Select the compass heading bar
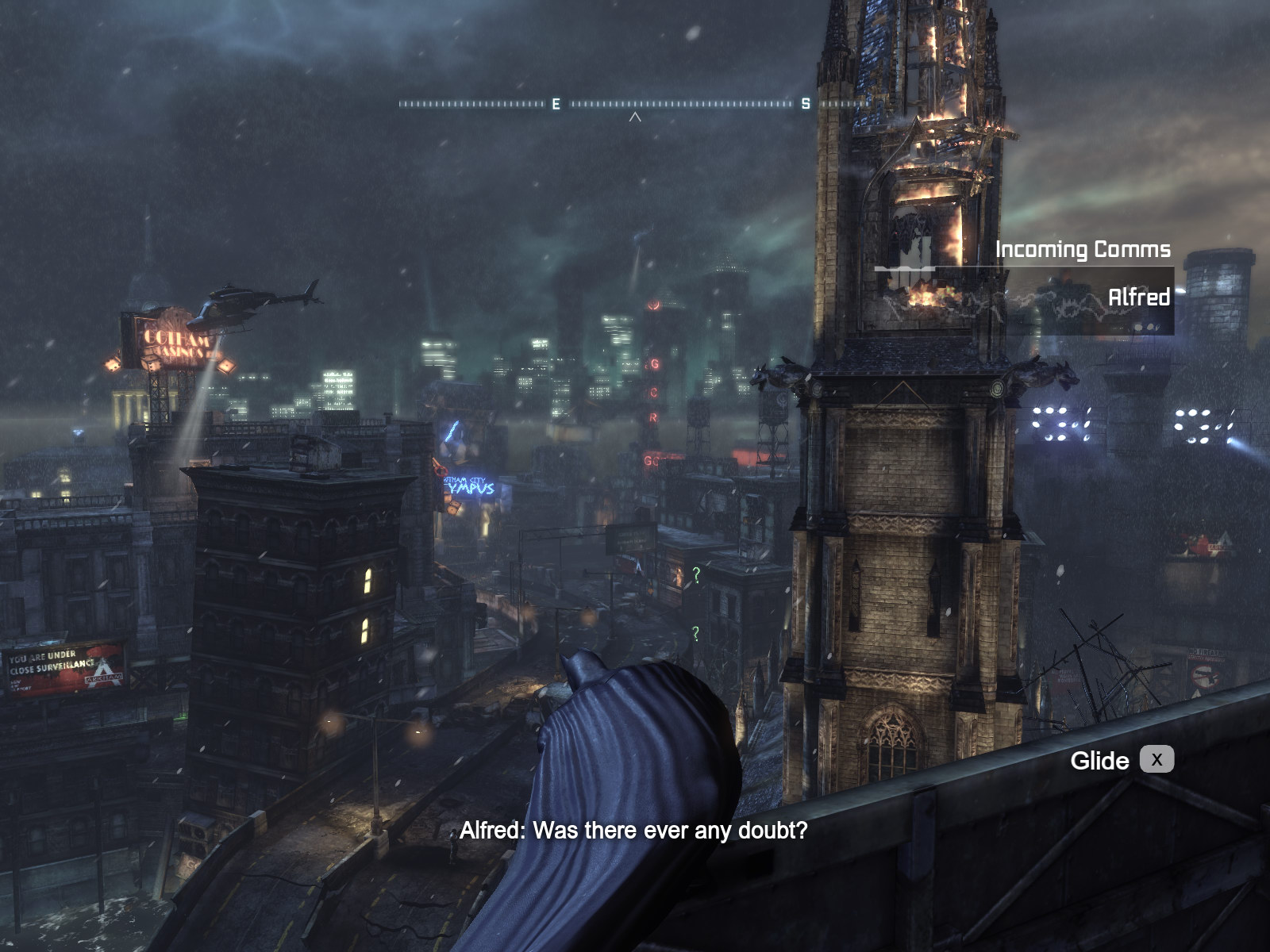This screenshot has height=952, width=1270. pos(633,104)
